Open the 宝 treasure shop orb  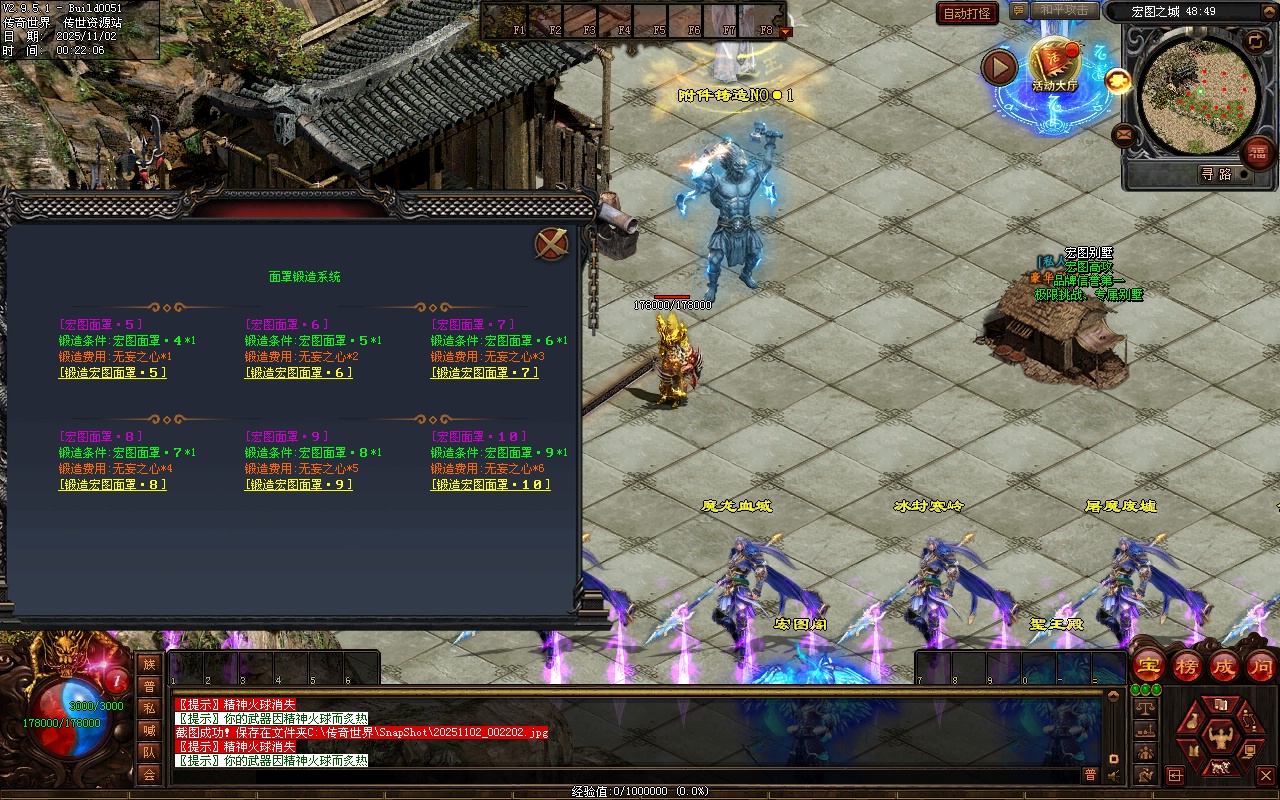(1148, 666)
